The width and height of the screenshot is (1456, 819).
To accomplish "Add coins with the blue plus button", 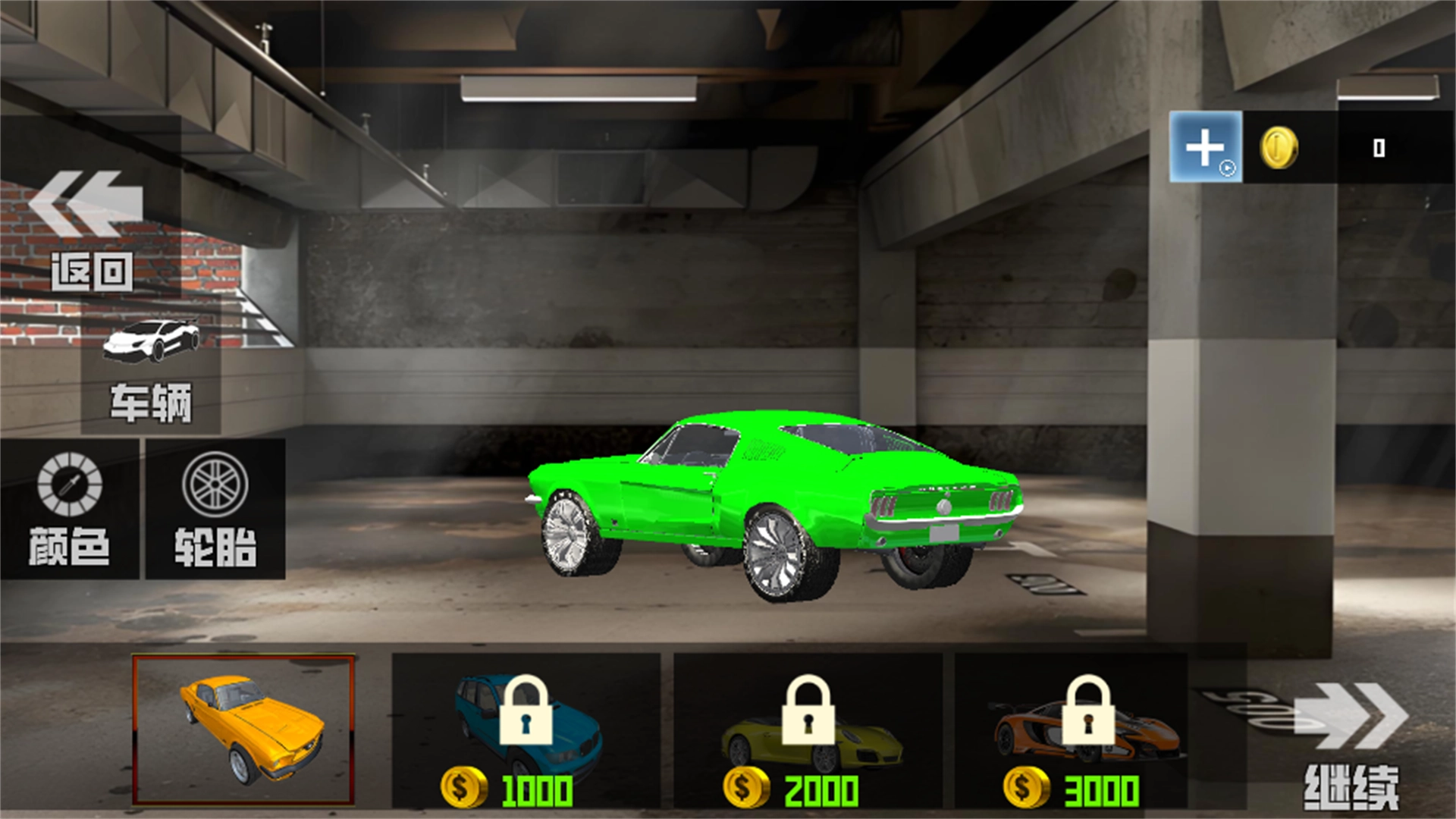I will click(x=1205, y=147).
